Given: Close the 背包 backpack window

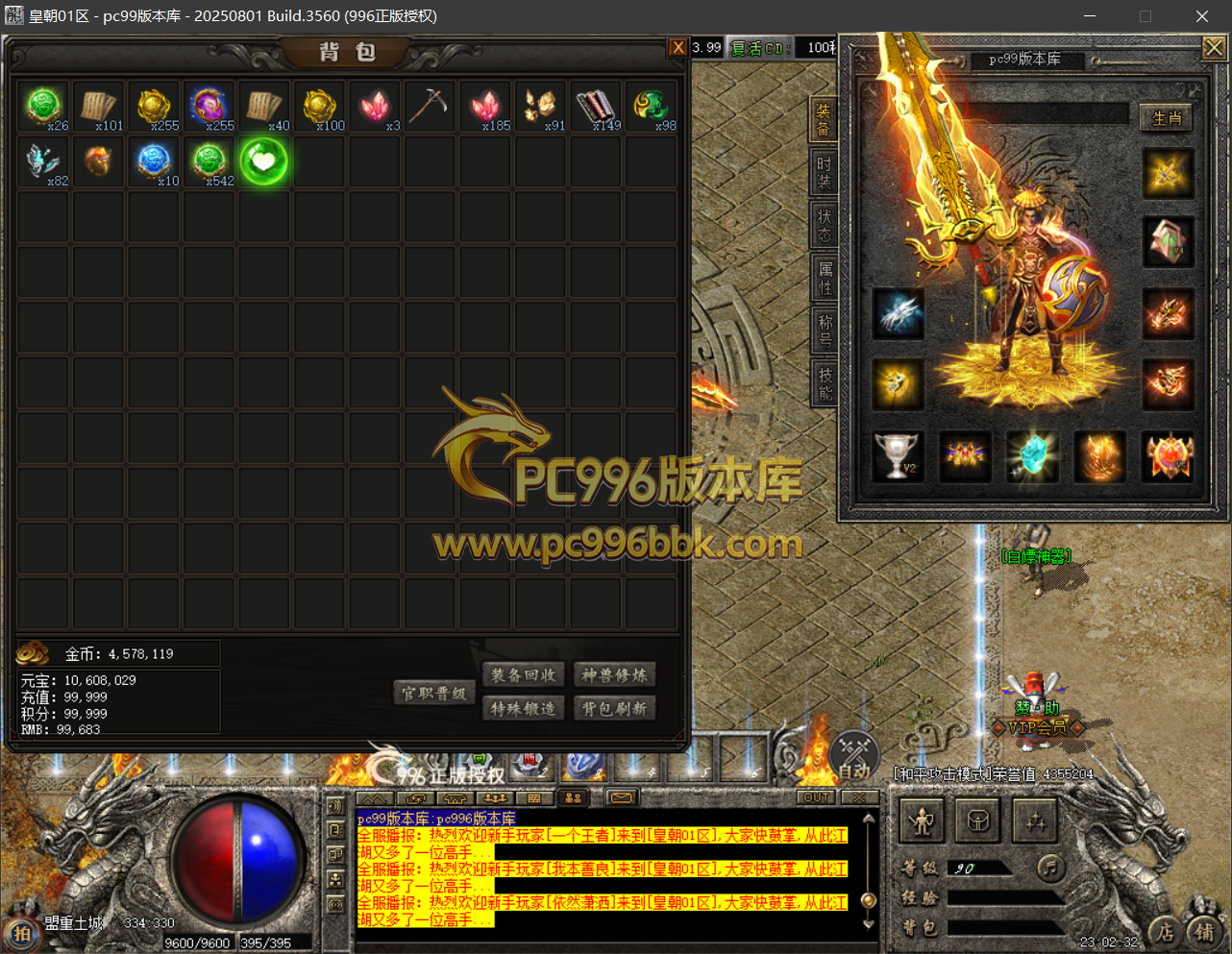Looking at the screenshot, I should 678,47.
